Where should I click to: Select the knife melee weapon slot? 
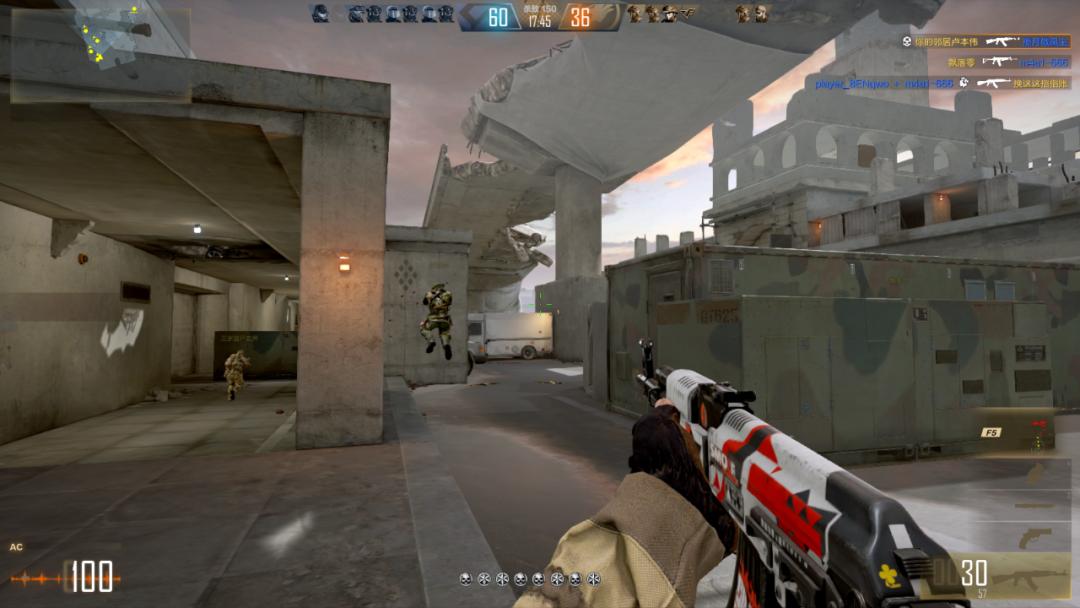(1034, 505)
